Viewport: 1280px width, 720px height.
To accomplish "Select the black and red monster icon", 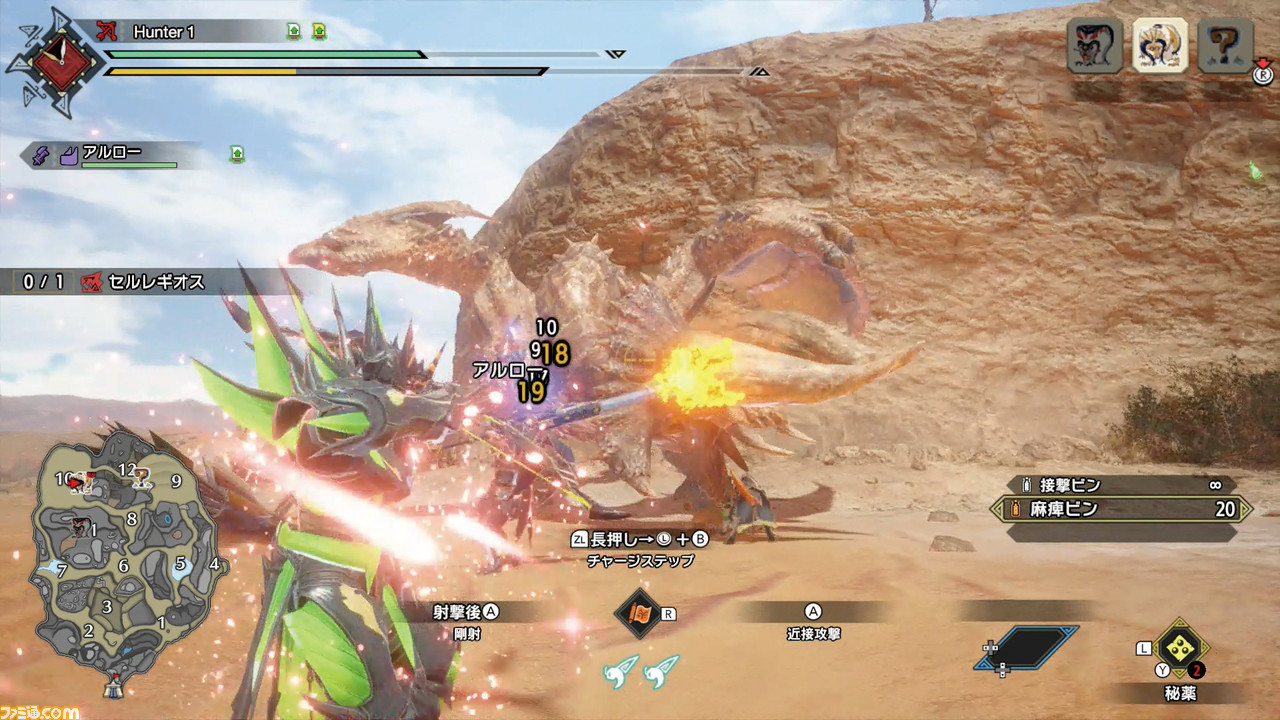I will [1094, 46].
